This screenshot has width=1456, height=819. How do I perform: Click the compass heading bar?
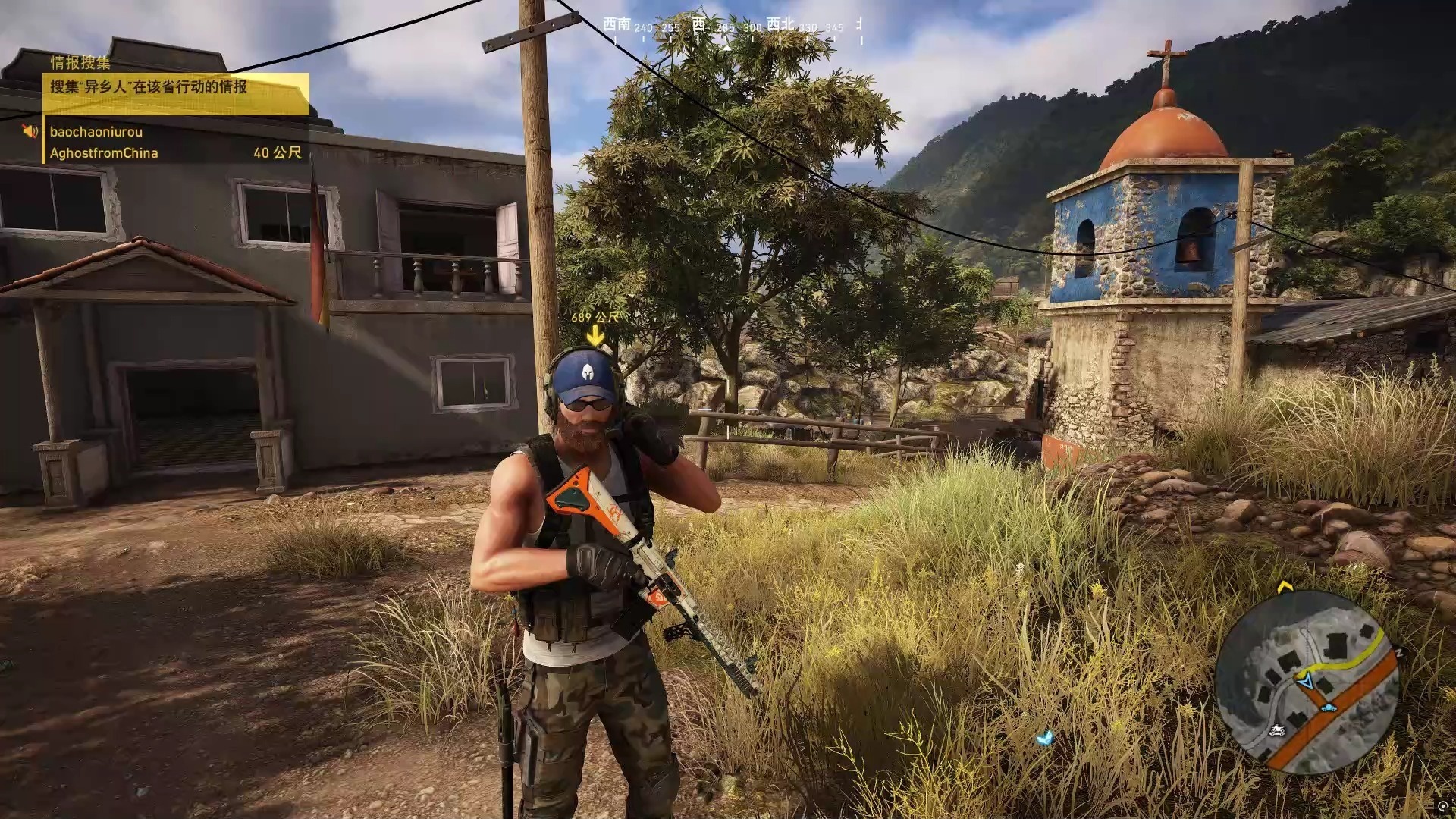(x=732, y=27)
